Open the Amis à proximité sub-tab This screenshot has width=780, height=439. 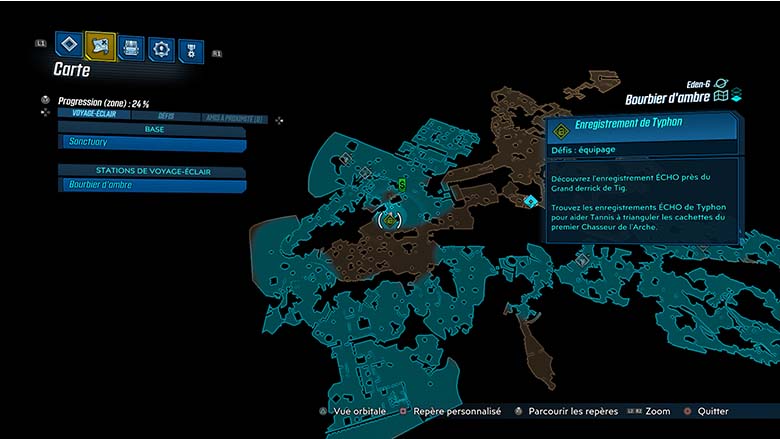pyautogui.click(x=234, y=119)
